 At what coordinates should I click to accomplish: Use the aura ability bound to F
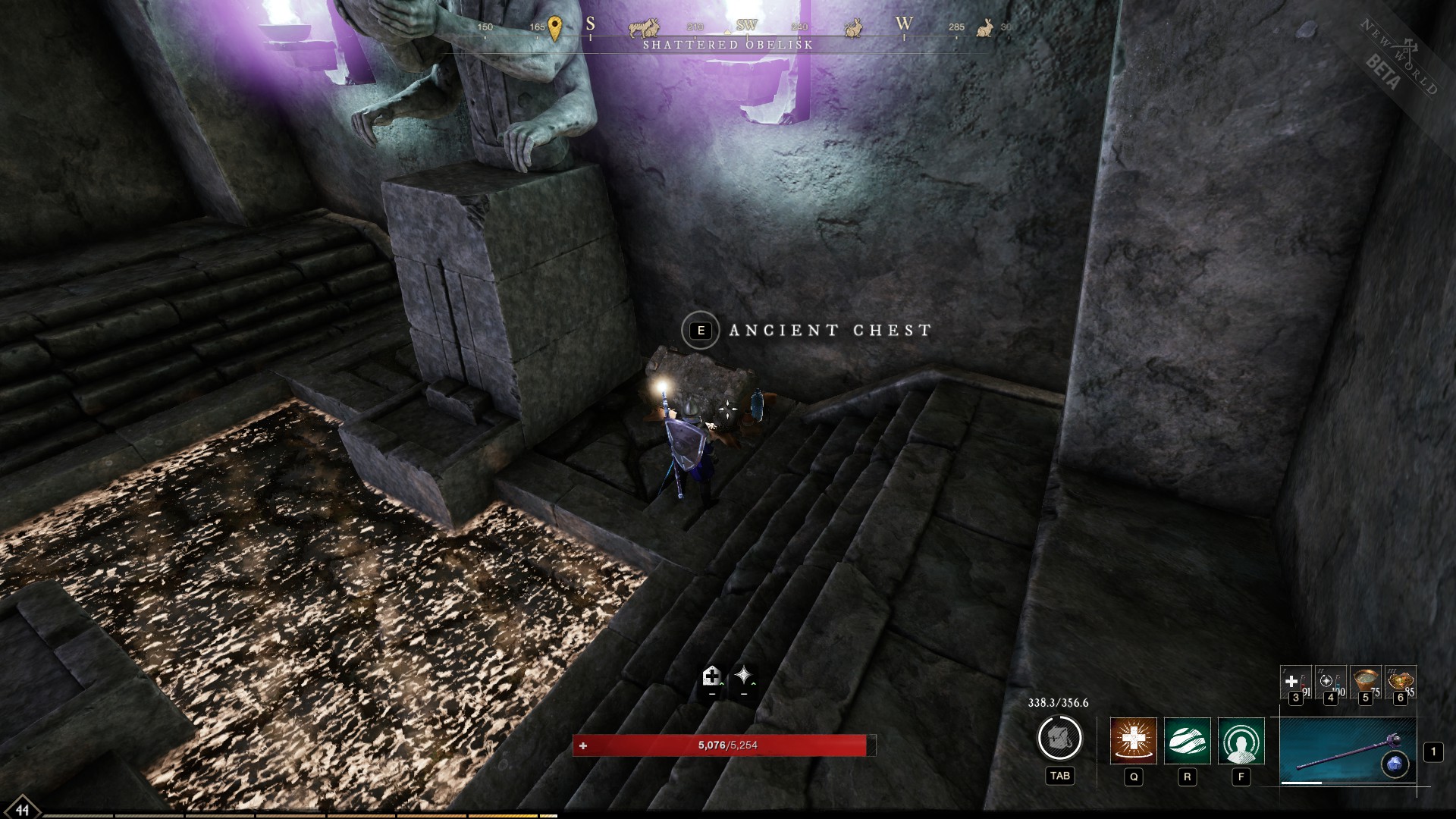click(1242, 741)
